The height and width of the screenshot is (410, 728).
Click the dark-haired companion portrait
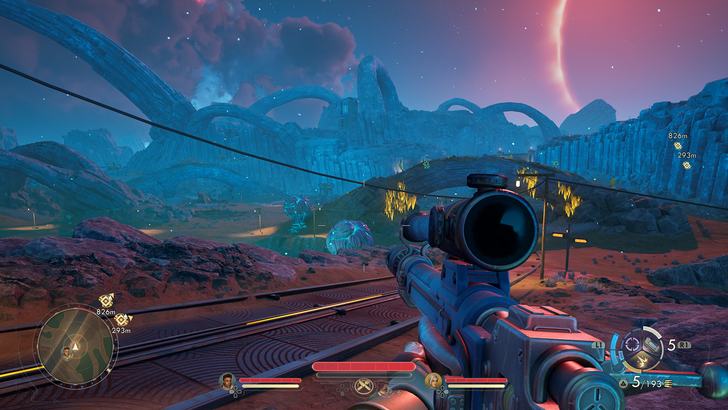tap(228, 380)
